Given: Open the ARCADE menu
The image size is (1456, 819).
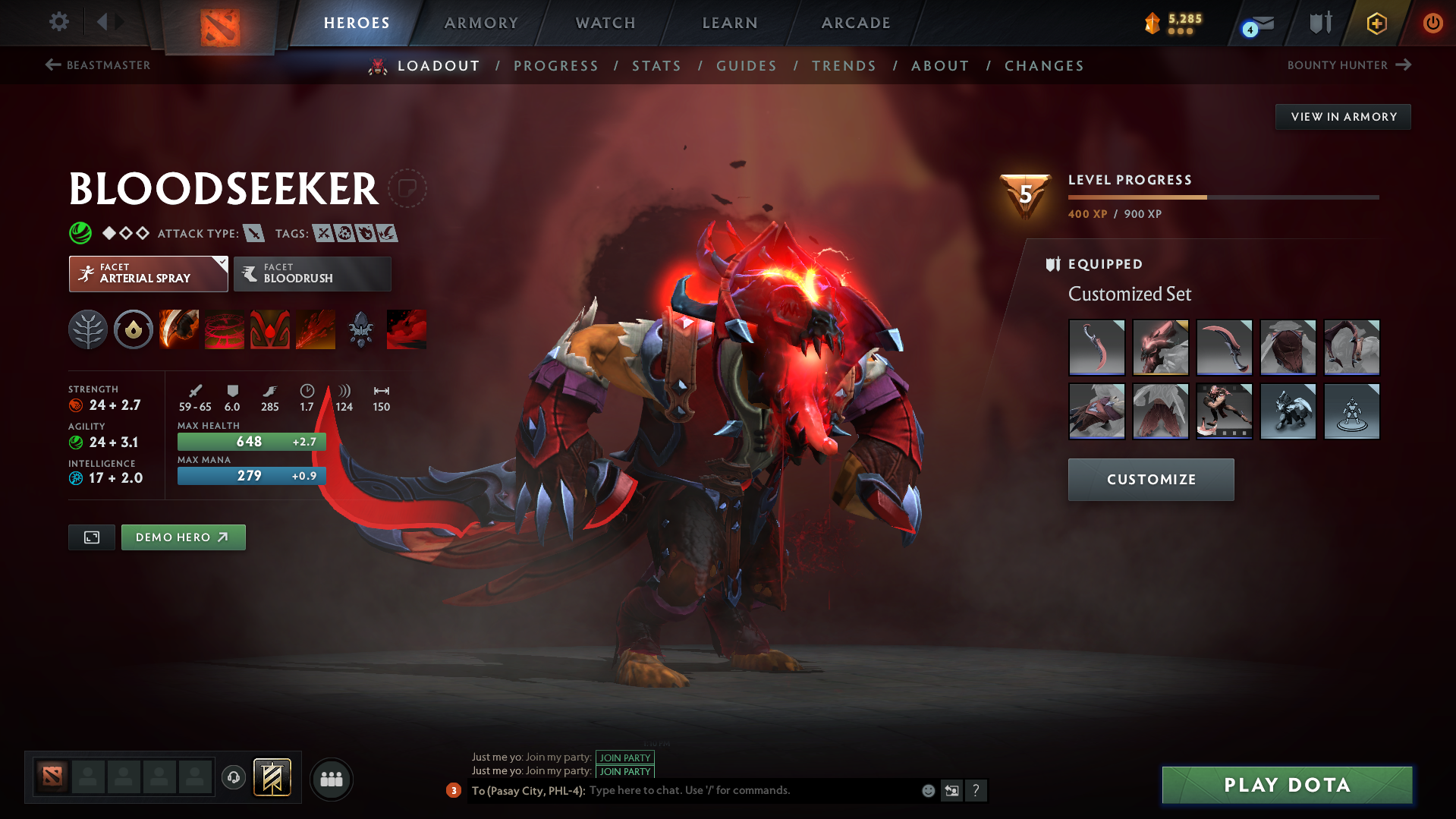Looking at the screenshot, I should point(856,23).
